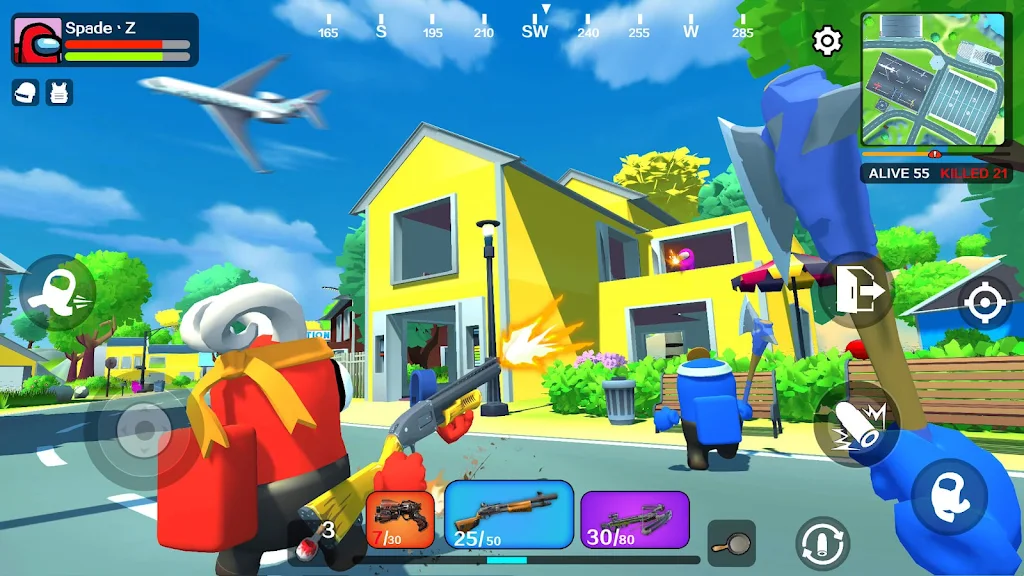Fire using the bullet shoot button
The image size is (1024, 576).
pos(856,424)
